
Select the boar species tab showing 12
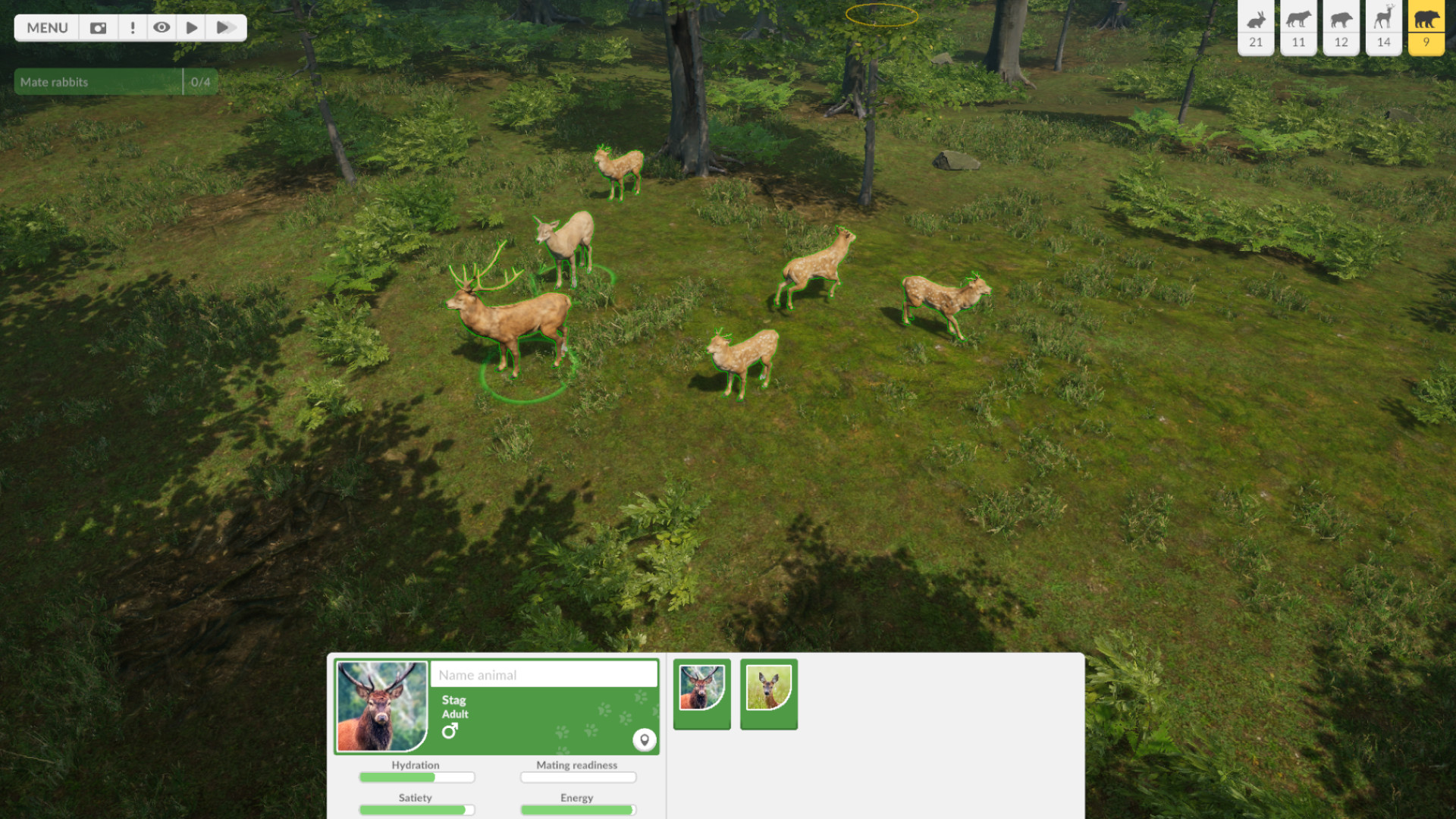coord(1341,28)
